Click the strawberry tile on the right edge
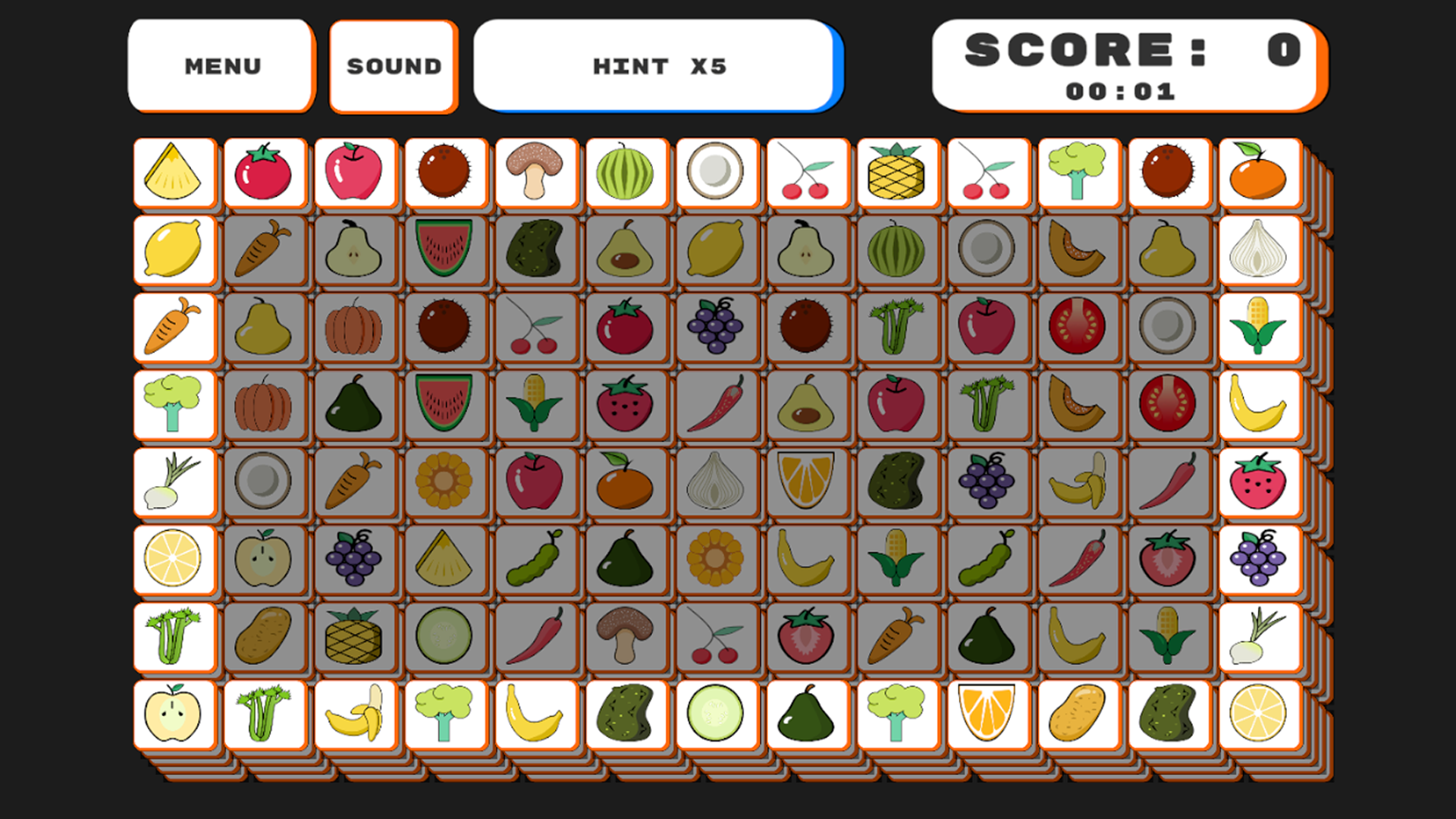Image resolution: width=1456 pixels, height=819 pixels. coord(1259,482)
